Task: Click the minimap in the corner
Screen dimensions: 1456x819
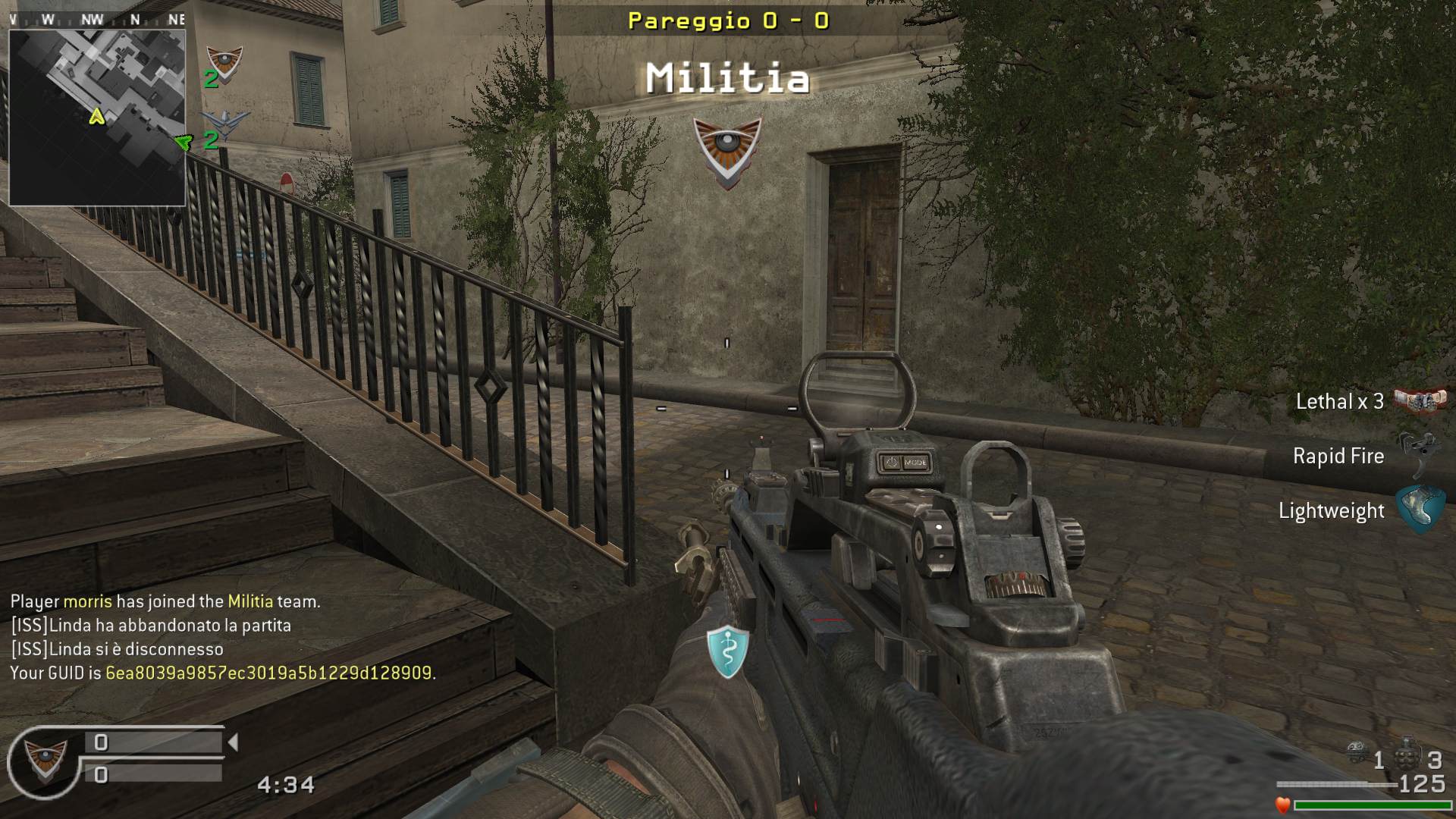Action: (x=97, y=117)
